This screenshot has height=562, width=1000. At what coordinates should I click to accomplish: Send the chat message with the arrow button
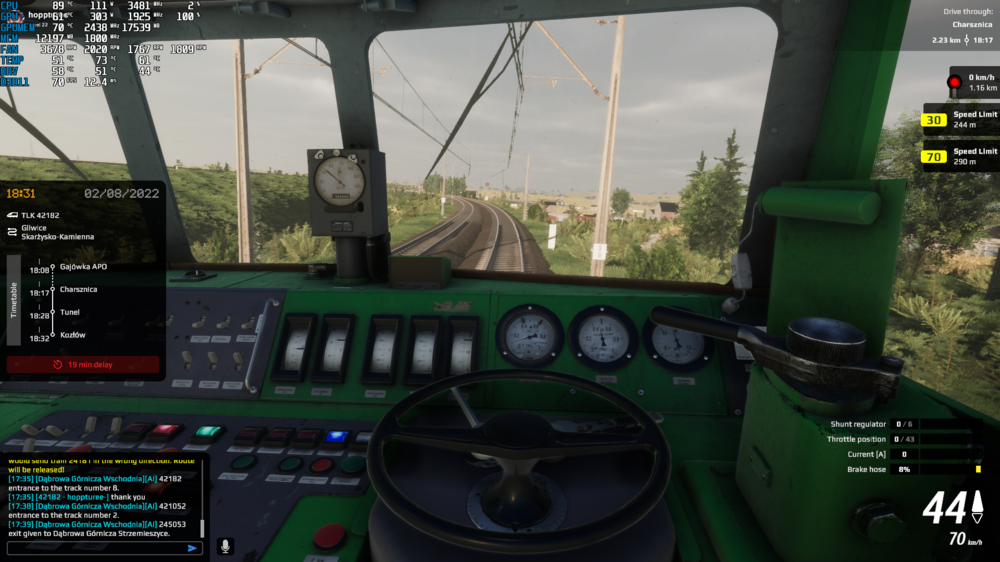(193, 548)
